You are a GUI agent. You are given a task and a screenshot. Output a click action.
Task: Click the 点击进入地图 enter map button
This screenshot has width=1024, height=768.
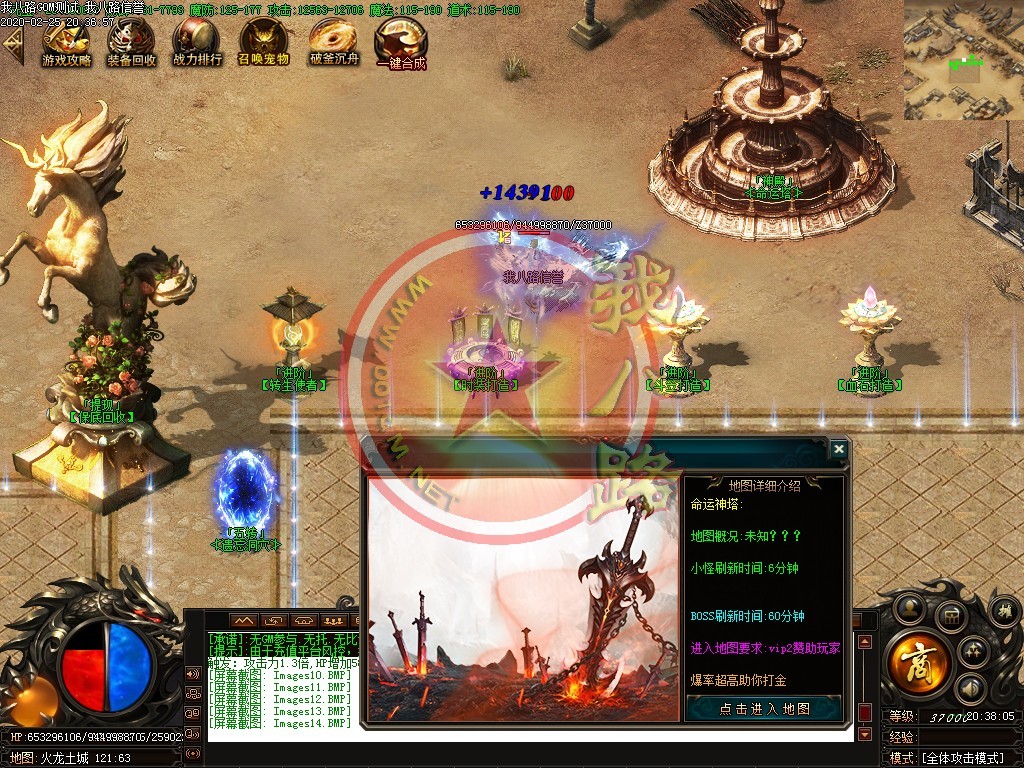coord(765,708)
